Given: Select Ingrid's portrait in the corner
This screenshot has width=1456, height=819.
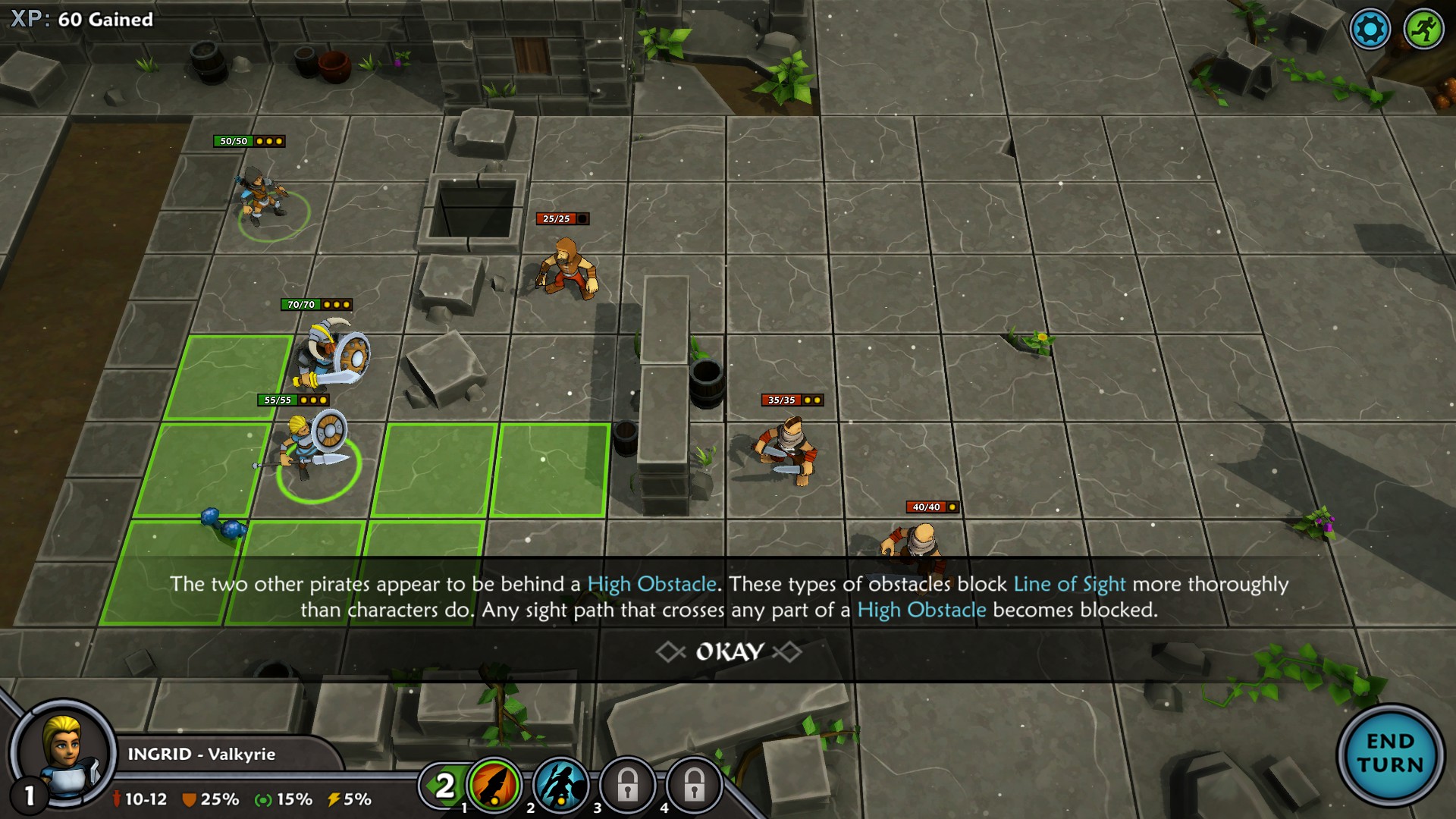Looking at the screenshot, I should click(x=64, y=753).
